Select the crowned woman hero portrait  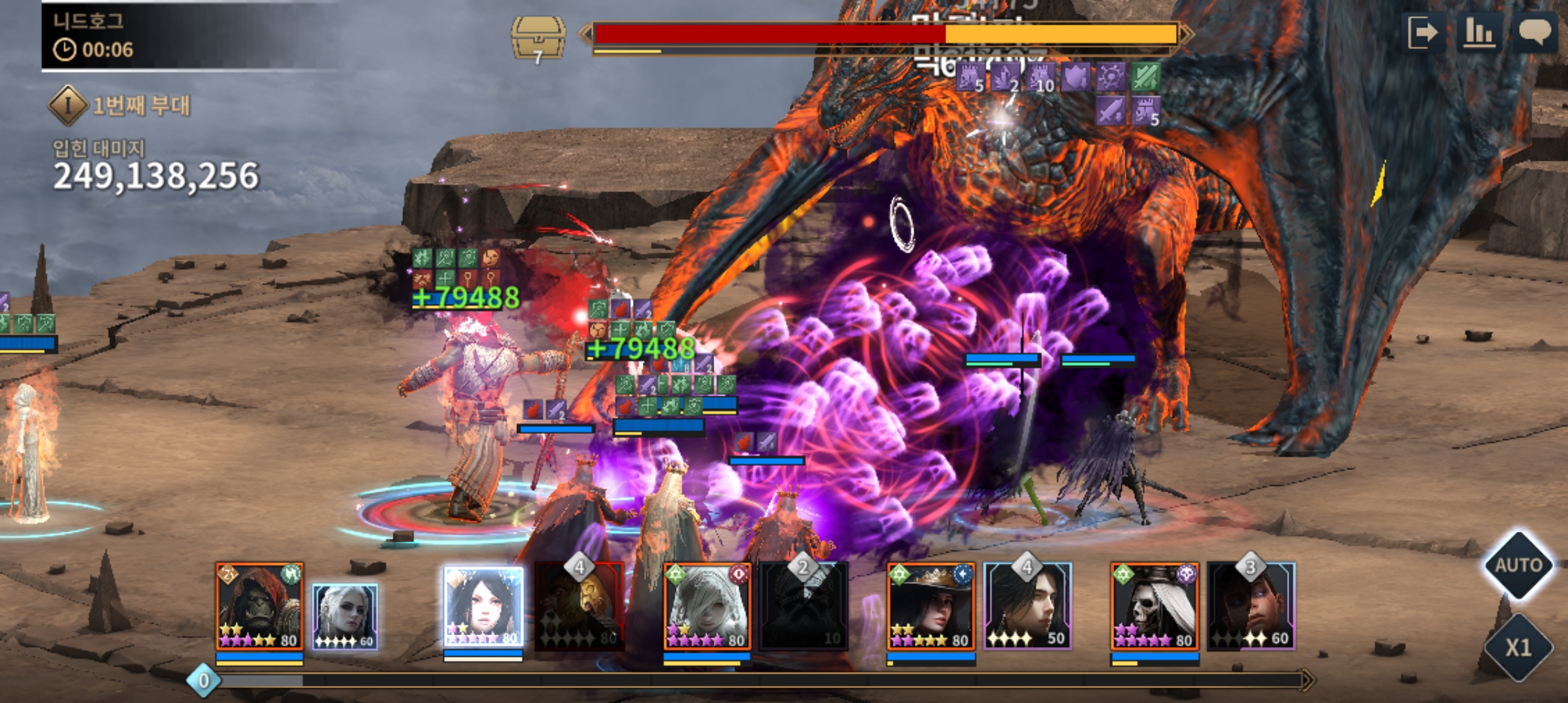point(931,607)
